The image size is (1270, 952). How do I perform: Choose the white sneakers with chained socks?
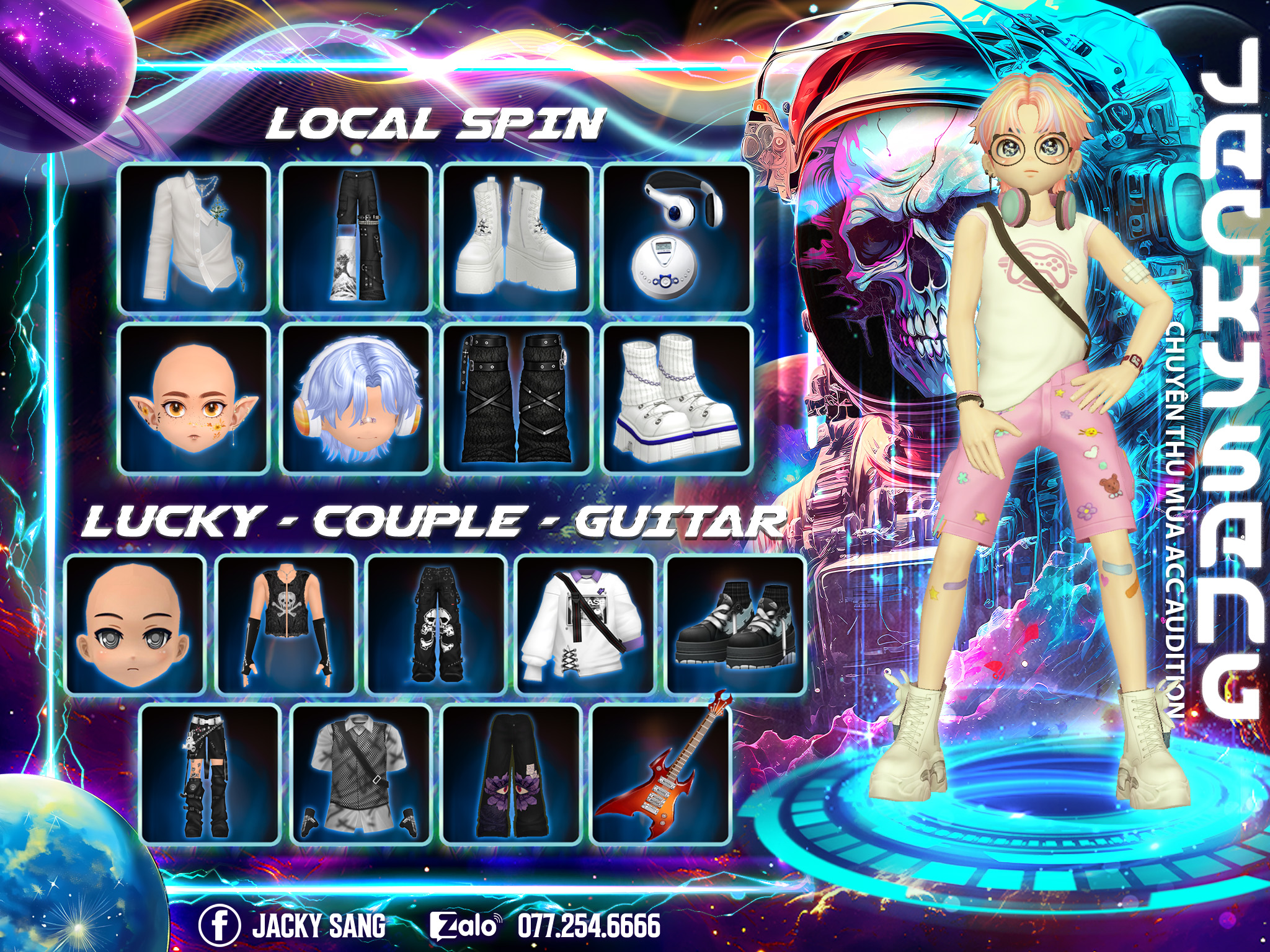pos(677,399)
